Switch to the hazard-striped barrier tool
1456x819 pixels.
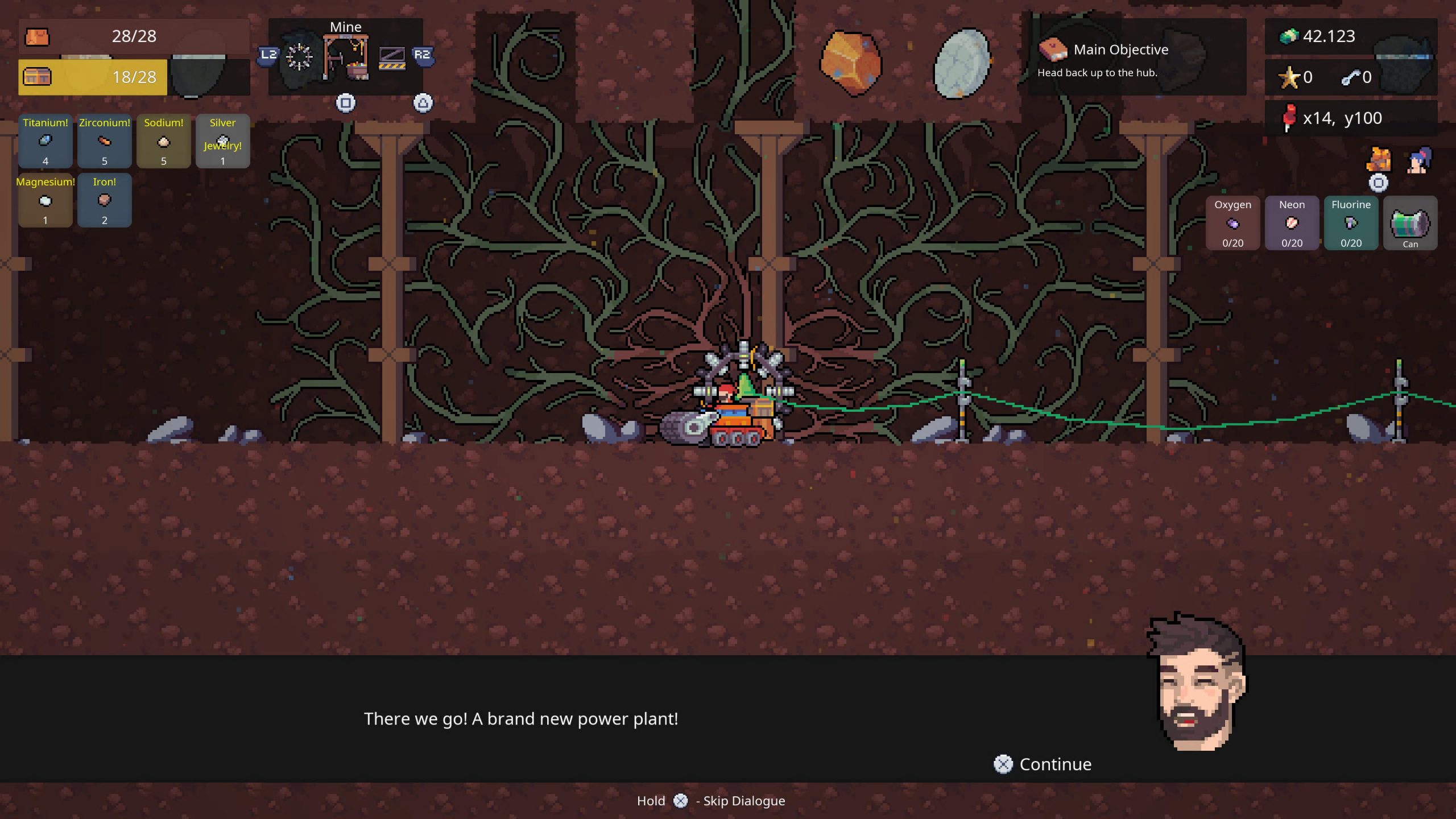pos(392,57)
